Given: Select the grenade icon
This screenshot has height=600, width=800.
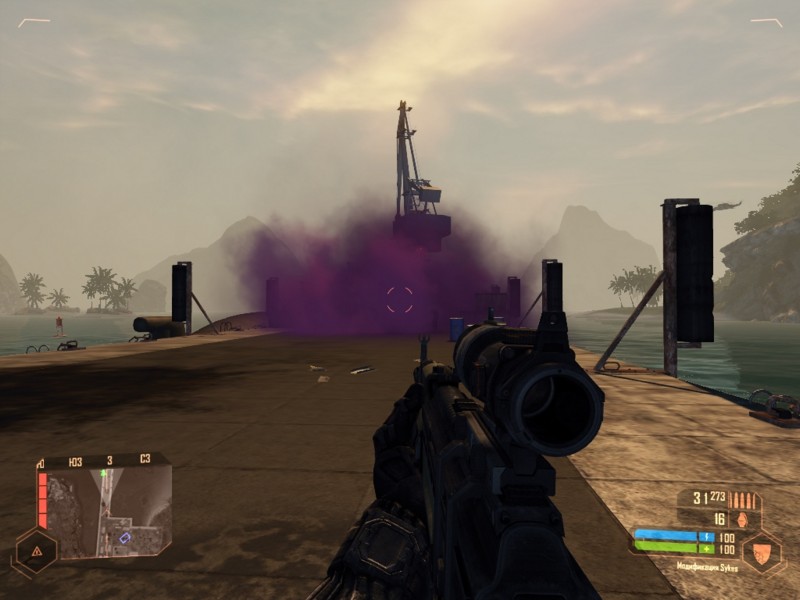Looking at the screenshot, I should point(741,519).
